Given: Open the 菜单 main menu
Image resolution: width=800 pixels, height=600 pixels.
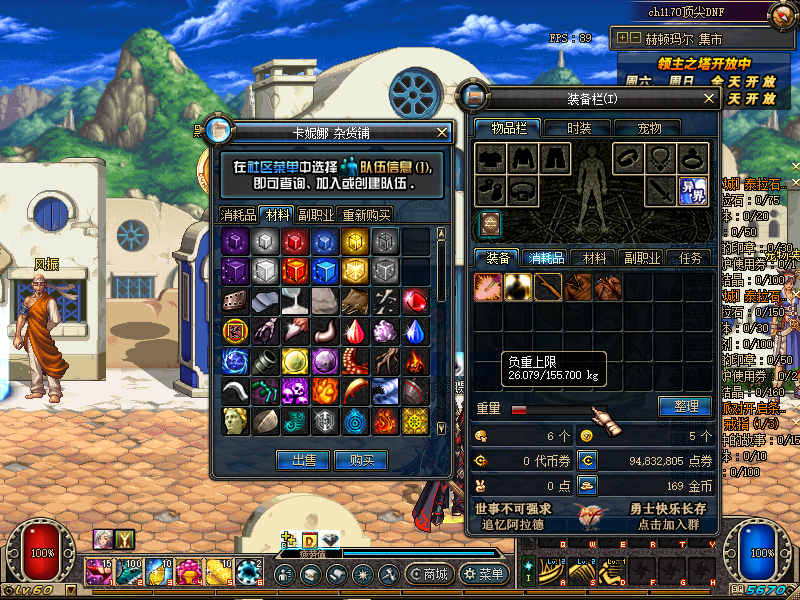Looking at the screenshot, I should (484, 574).
